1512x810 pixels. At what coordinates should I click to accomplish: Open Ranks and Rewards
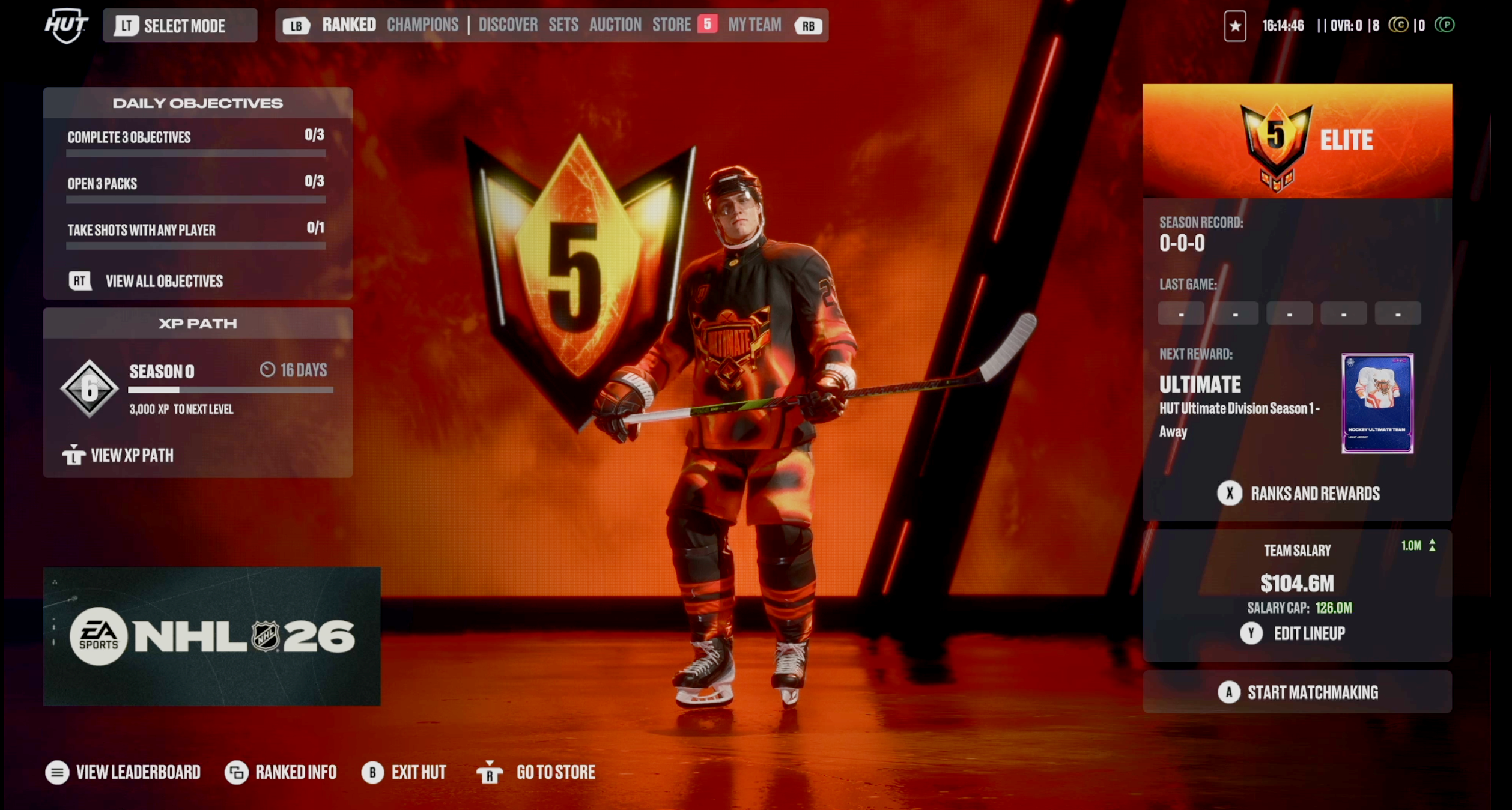pos(1314,494)
